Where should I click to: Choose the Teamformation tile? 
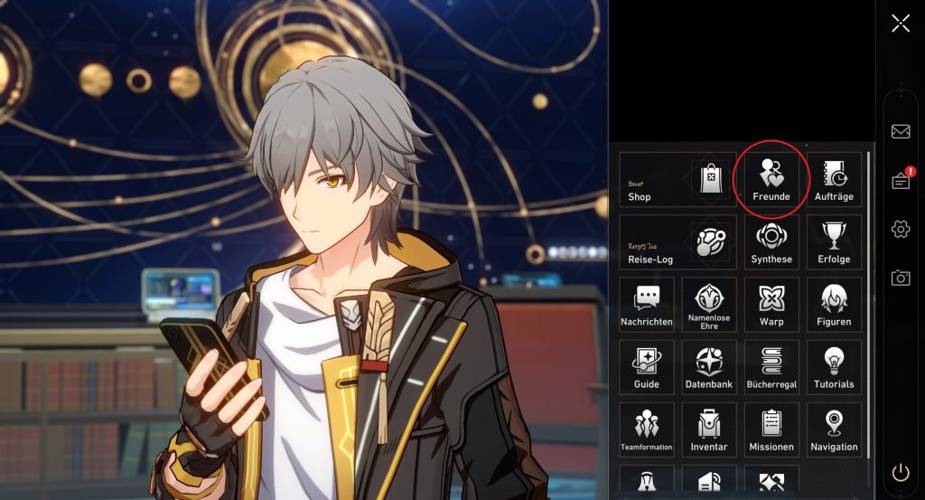coord(646,430)
